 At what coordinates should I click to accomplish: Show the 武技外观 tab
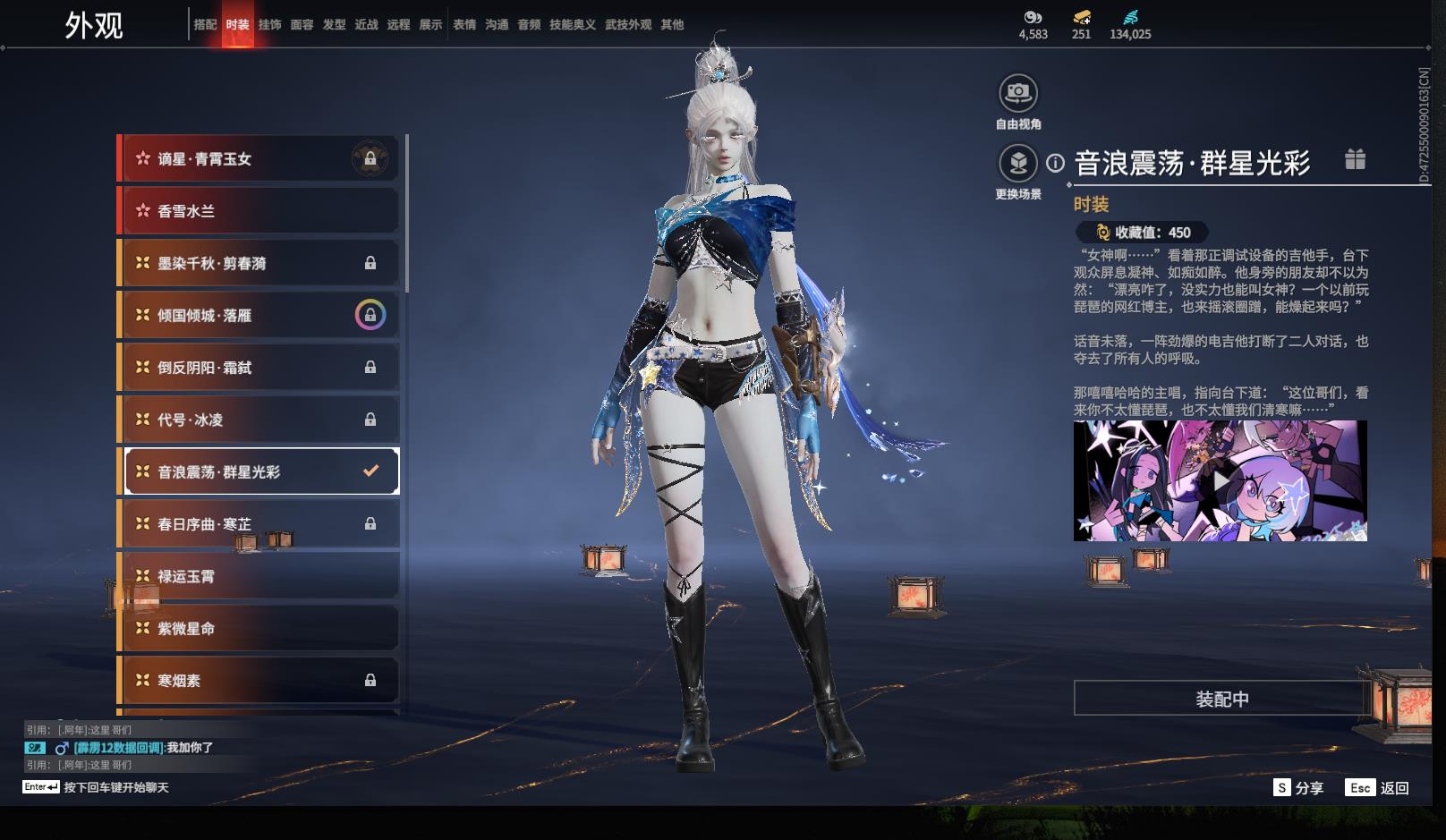[x=628, y=25]
